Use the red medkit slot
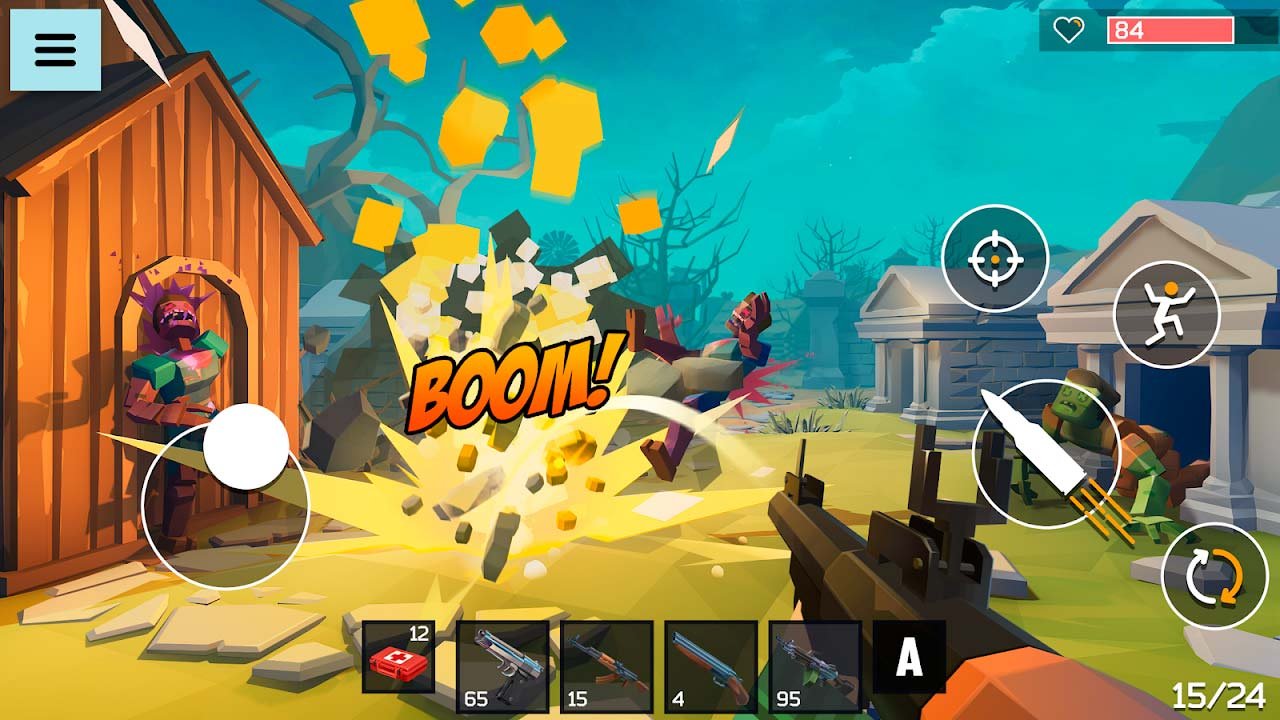The image size is (1280, 720). tap(398, 657)
